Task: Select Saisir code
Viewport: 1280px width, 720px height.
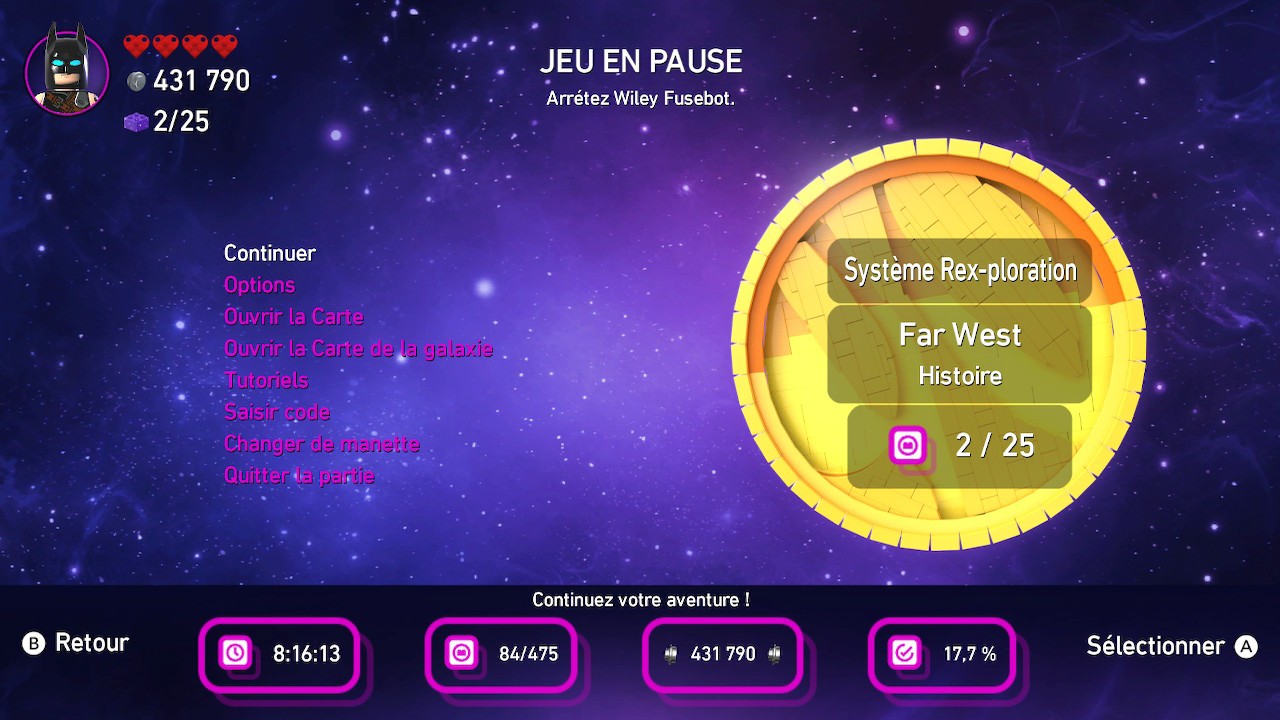Action: pyautogui.click(x=276, y=412)
